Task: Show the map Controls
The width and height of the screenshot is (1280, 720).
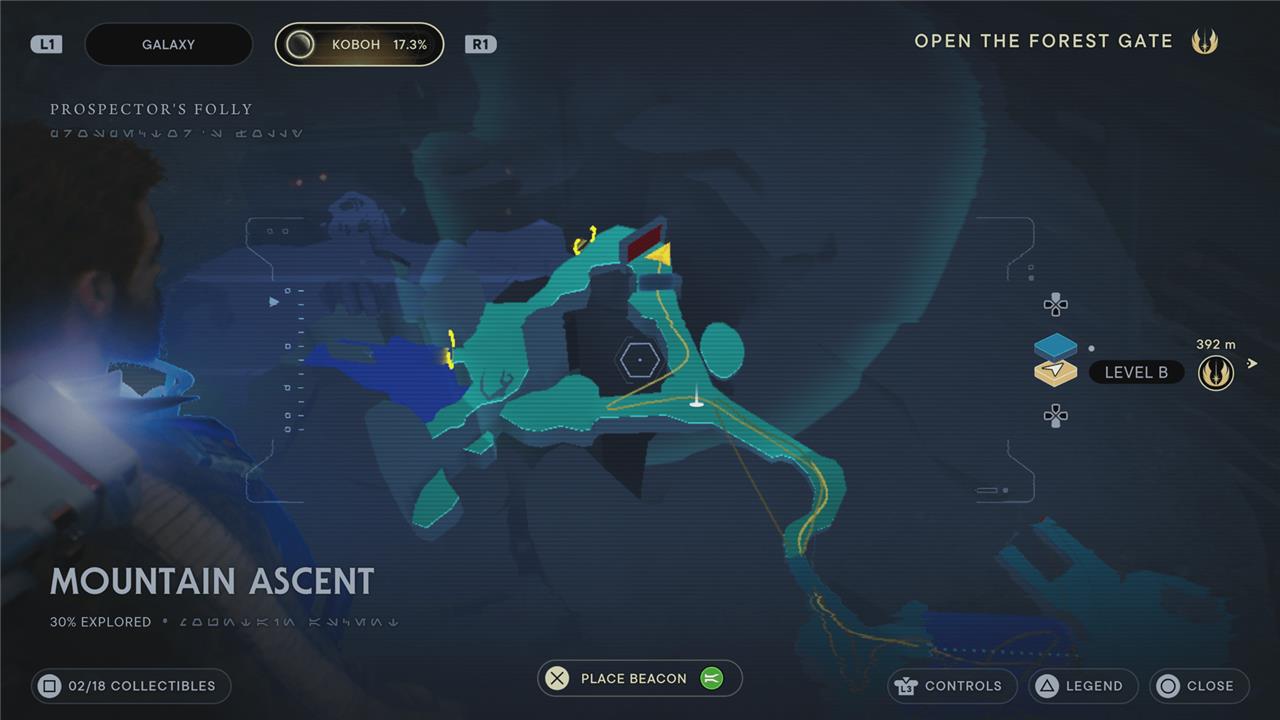Action: 951,686
